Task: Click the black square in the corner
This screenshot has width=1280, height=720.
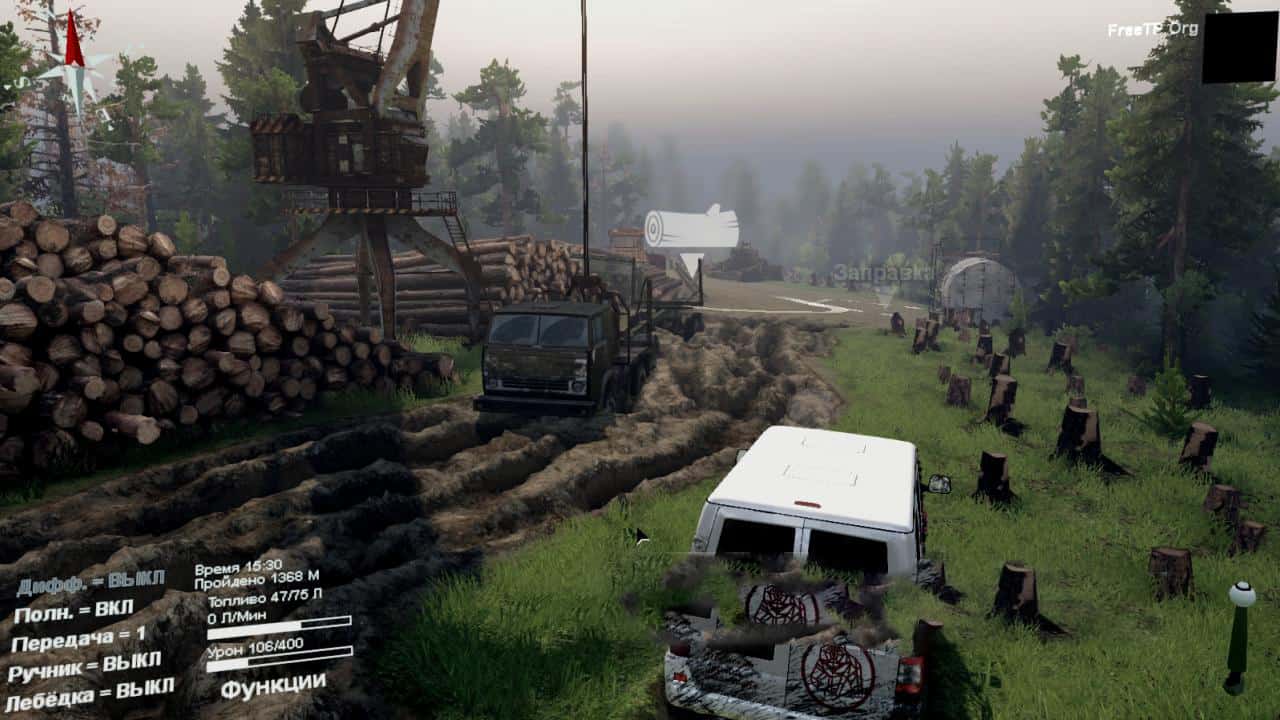Action: click(x=1239, y=48)
